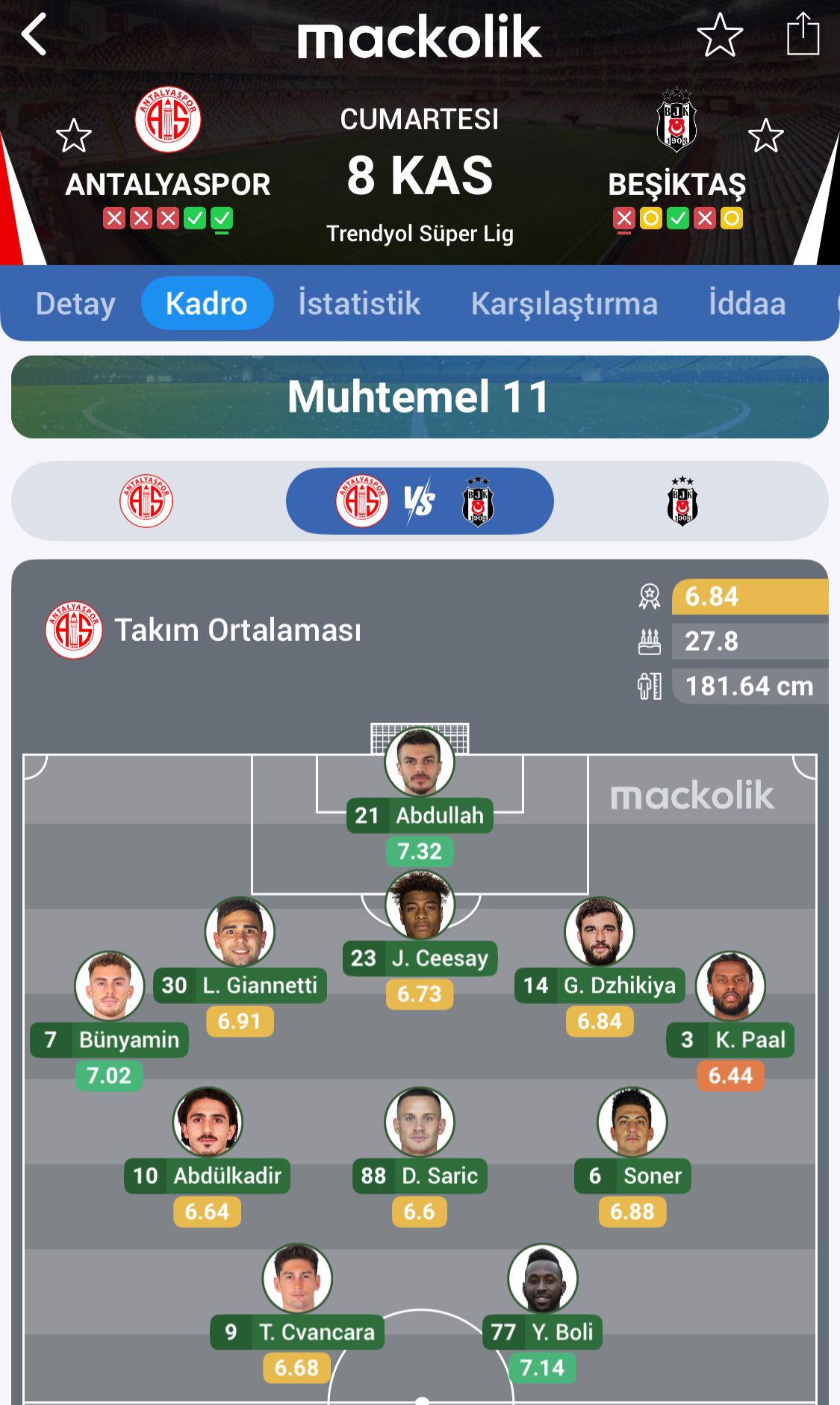Choose the Antalyaspor vs Beşiktaş lineup view
840x1405 pixels.
tap(420, 500)
